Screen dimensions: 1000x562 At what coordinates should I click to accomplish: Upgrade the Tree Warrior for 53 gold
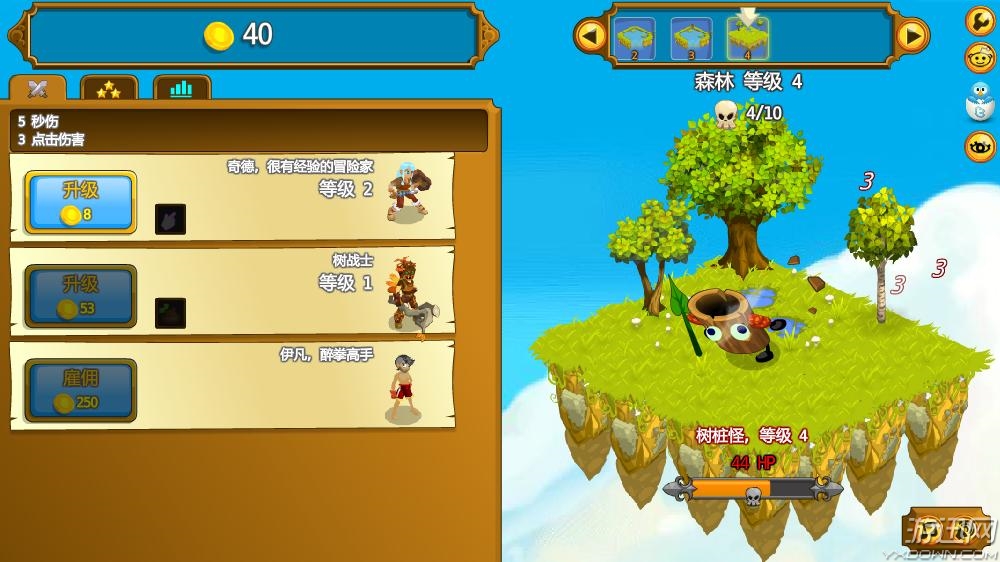[80, 296]
